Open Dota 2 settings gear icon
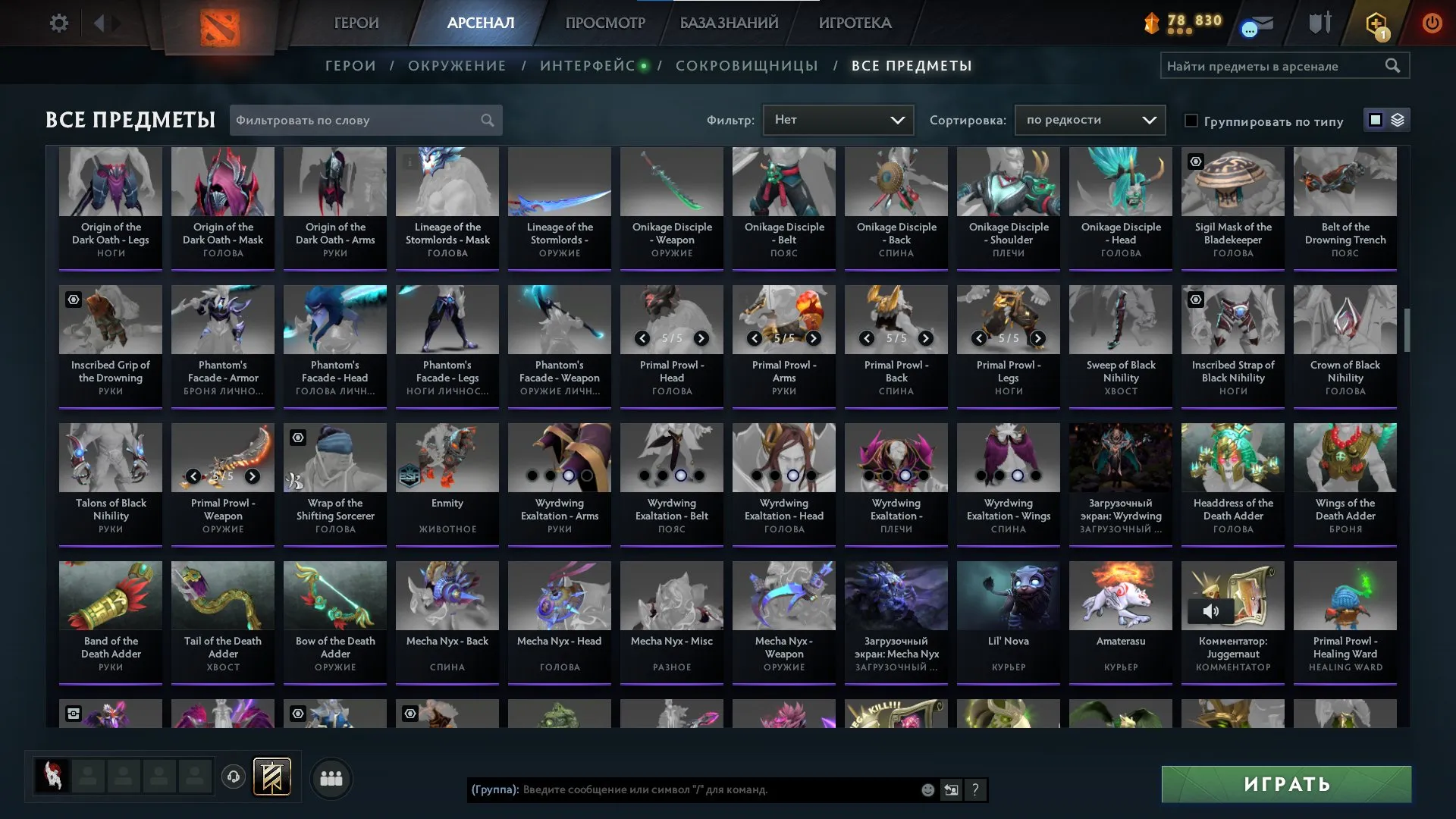 coord(59,23)
